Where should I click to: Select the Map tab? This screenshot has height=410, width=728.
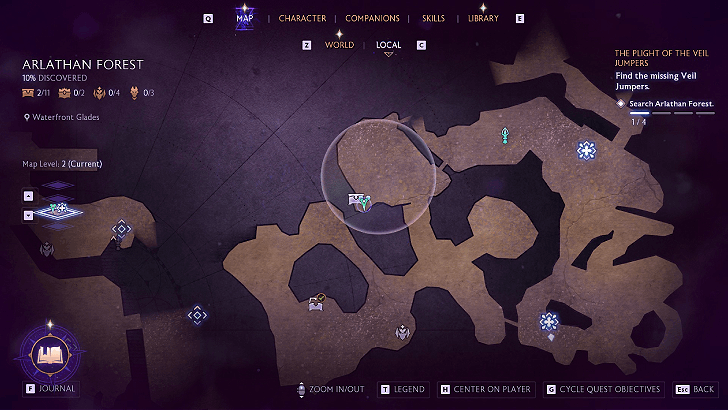click(x=244, y=18)
